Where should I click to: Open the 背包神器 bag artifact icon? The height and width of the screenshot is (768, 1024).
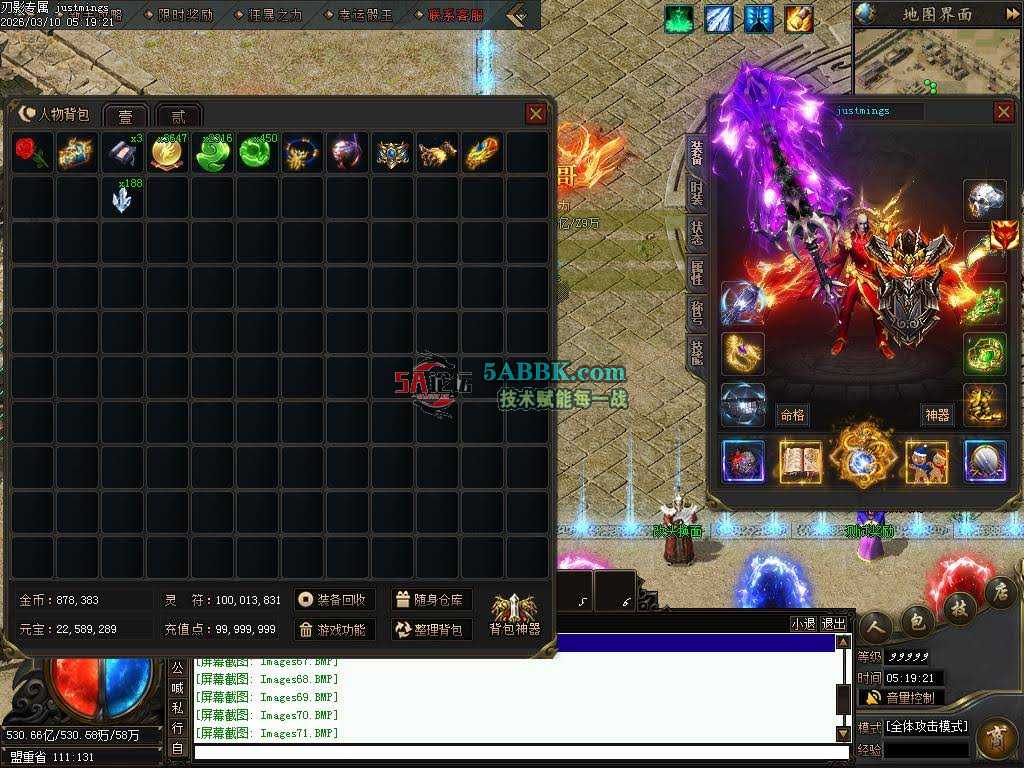click(514, 614)
